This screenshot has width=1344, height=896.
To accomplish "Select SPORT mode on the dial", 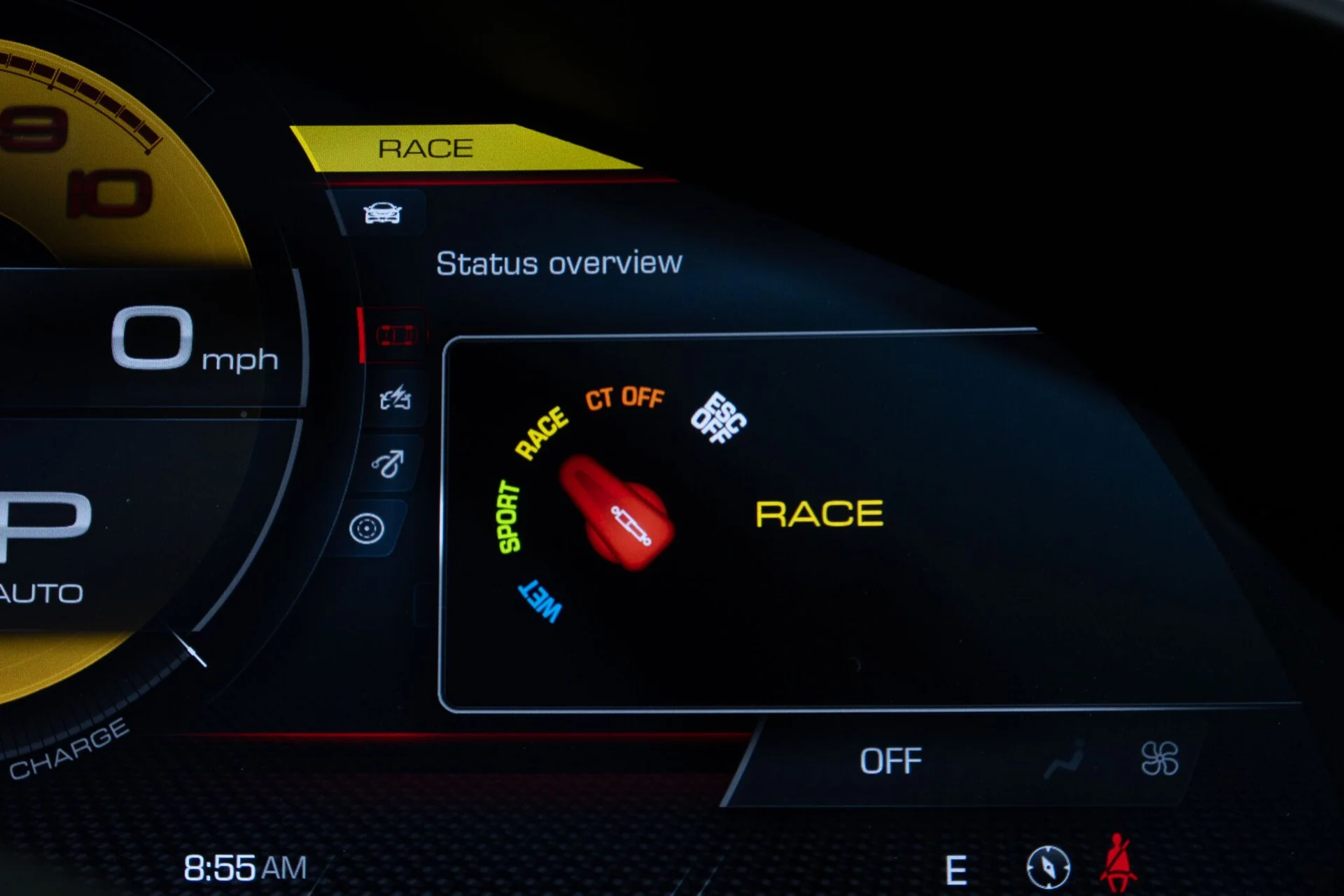I will [509, 517].
